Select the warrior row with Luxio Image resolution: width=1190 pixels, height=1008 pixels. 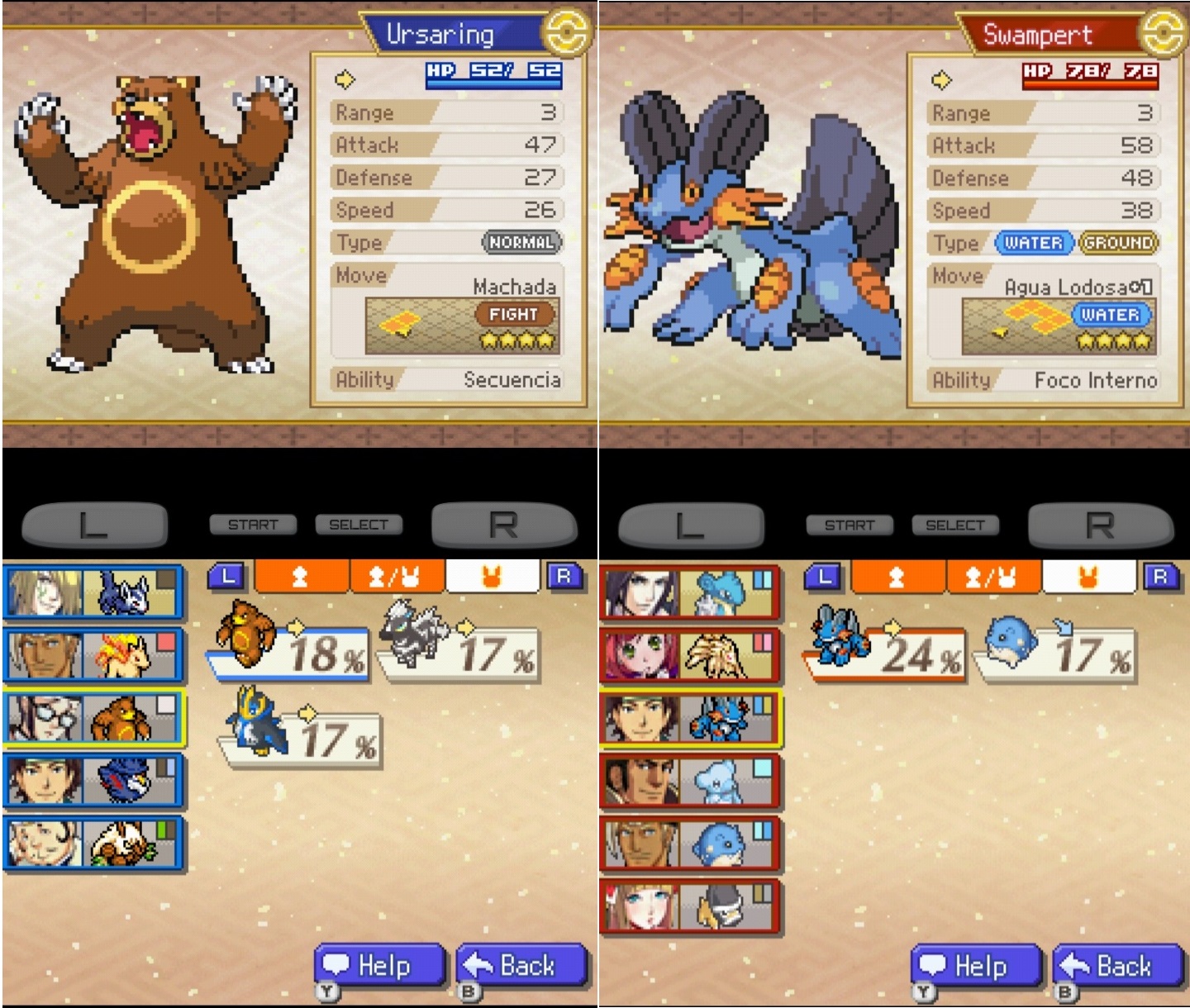pyautogui.click(x=93, y=592)
